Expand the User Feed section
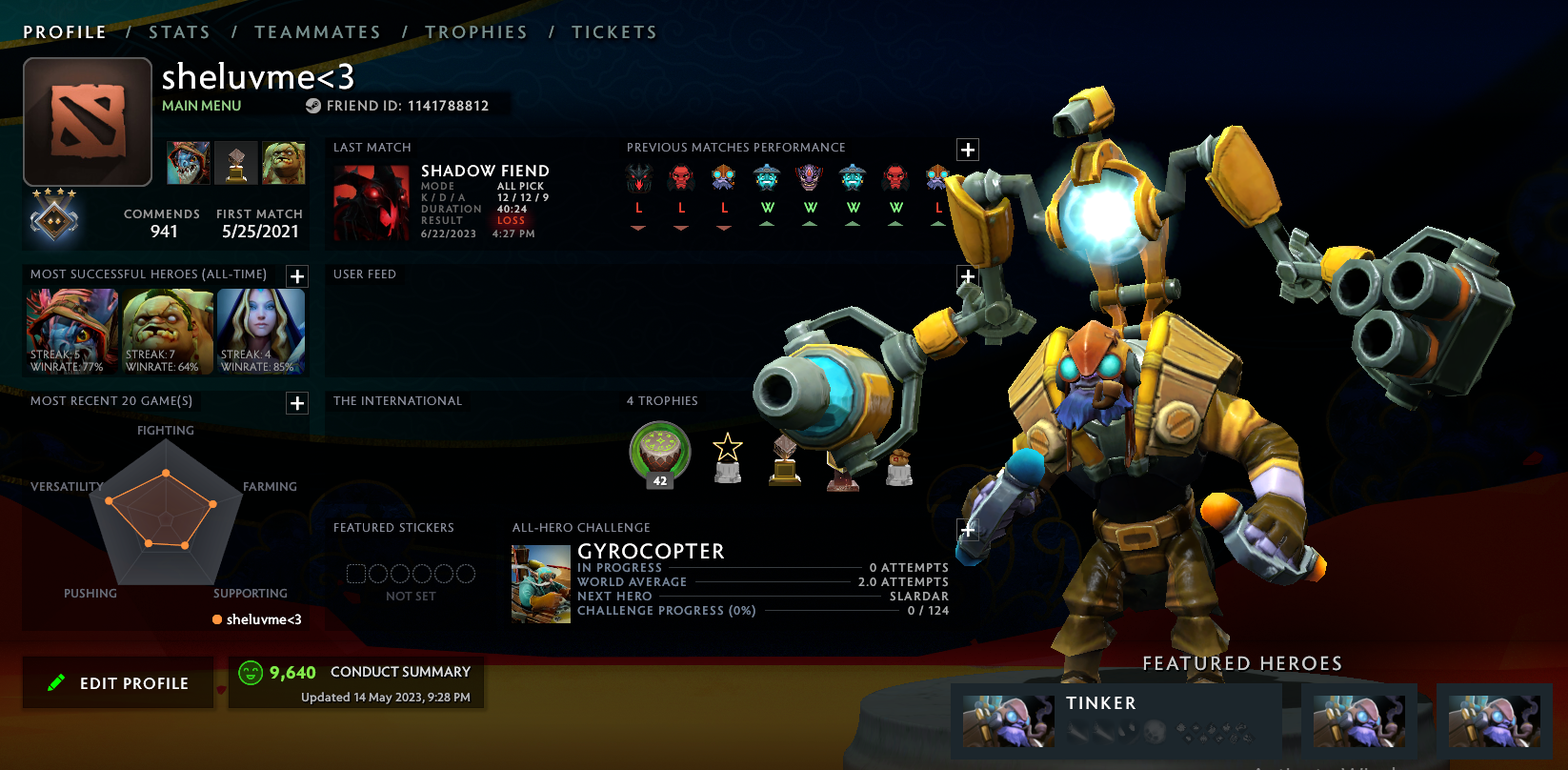Viewport: 1568px width, 770px height. 968,277
